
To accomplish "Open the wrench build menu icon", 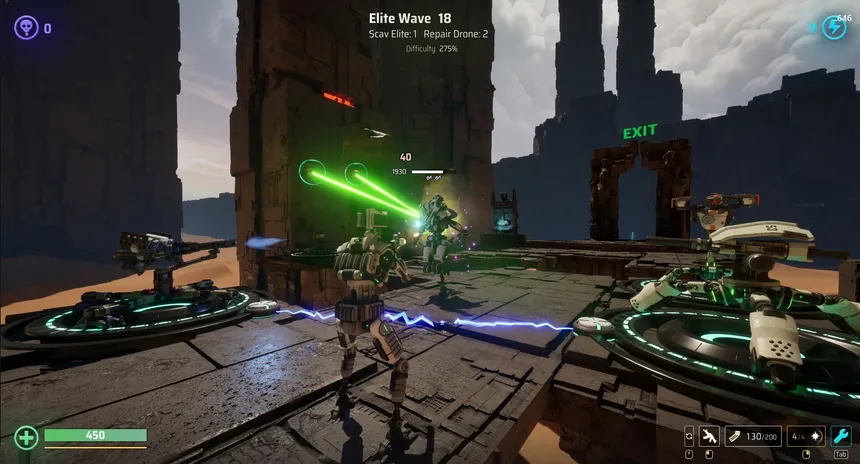I will (x=841, y=436).
